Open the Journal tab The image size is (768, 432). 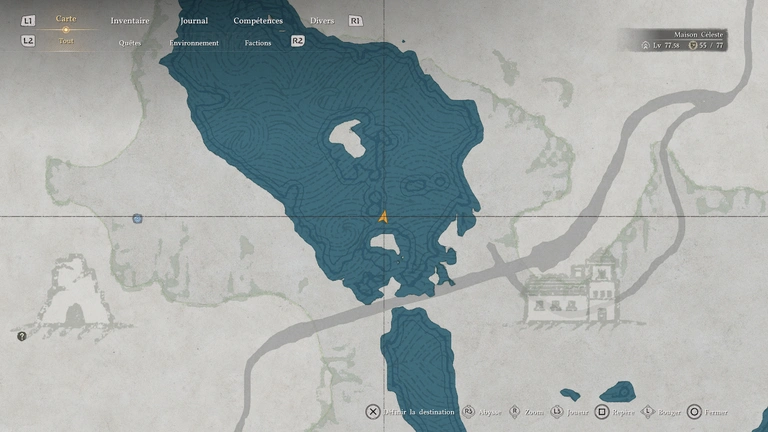coord(194,20)
